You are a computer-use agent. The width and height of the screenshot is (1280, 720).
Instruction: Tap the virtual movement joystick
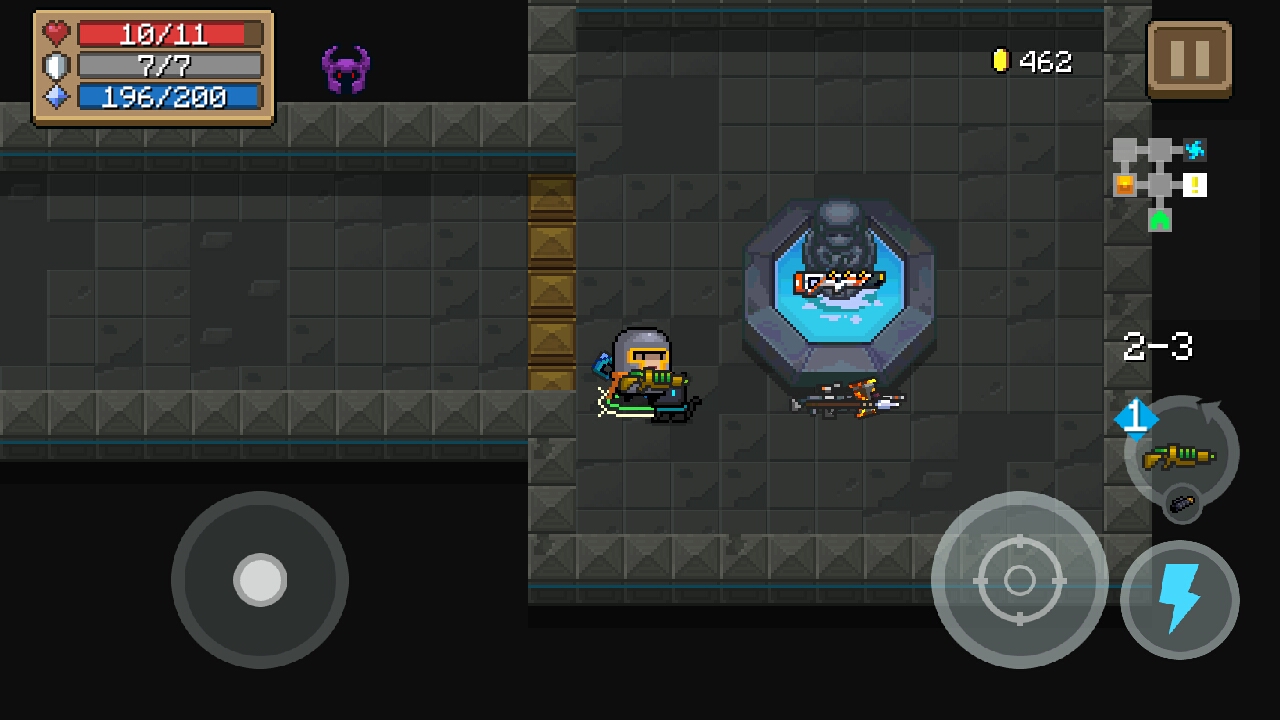click(260, 579)
